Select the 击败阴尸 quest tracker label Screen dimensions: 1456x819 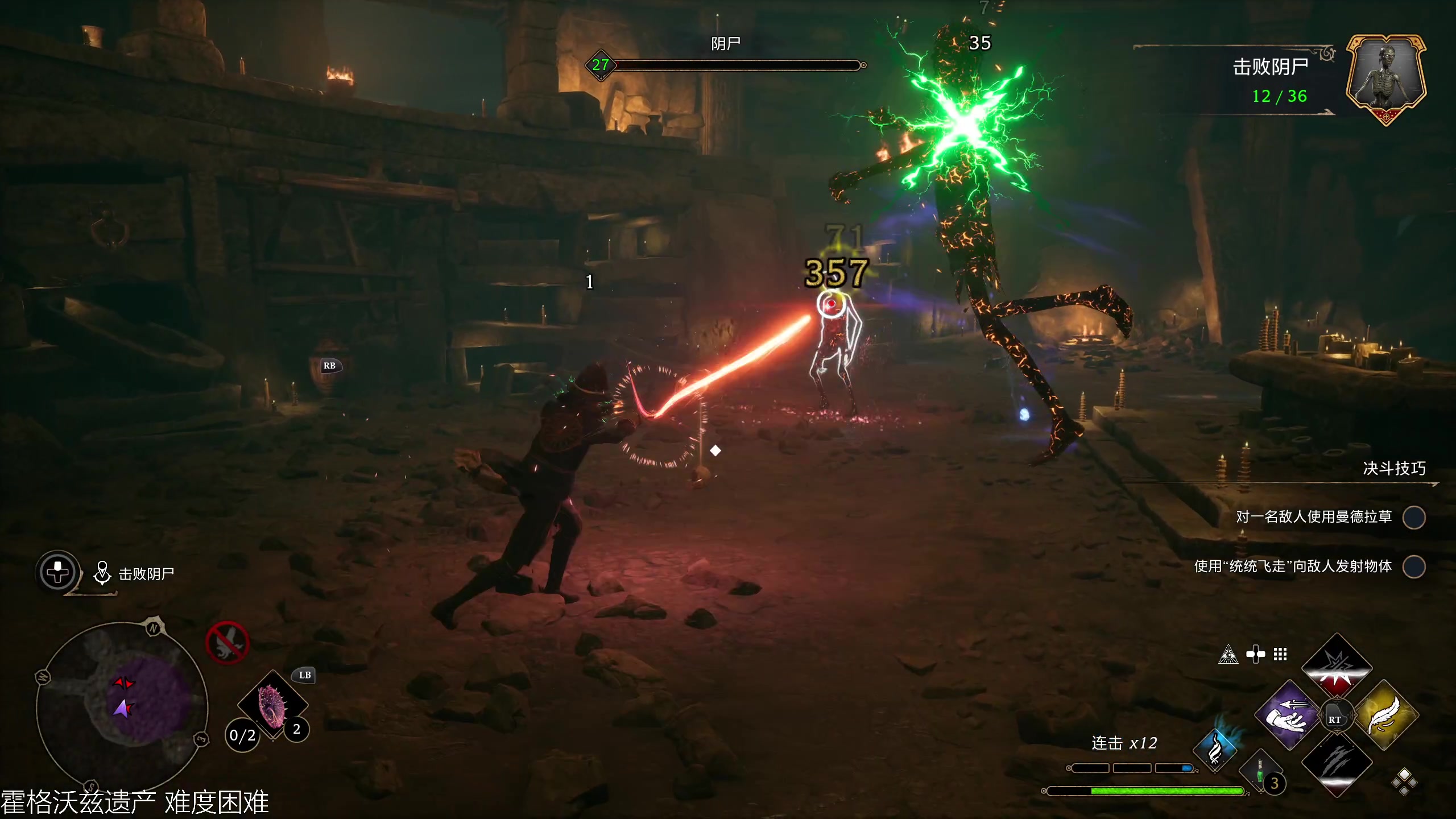point(146,574)
